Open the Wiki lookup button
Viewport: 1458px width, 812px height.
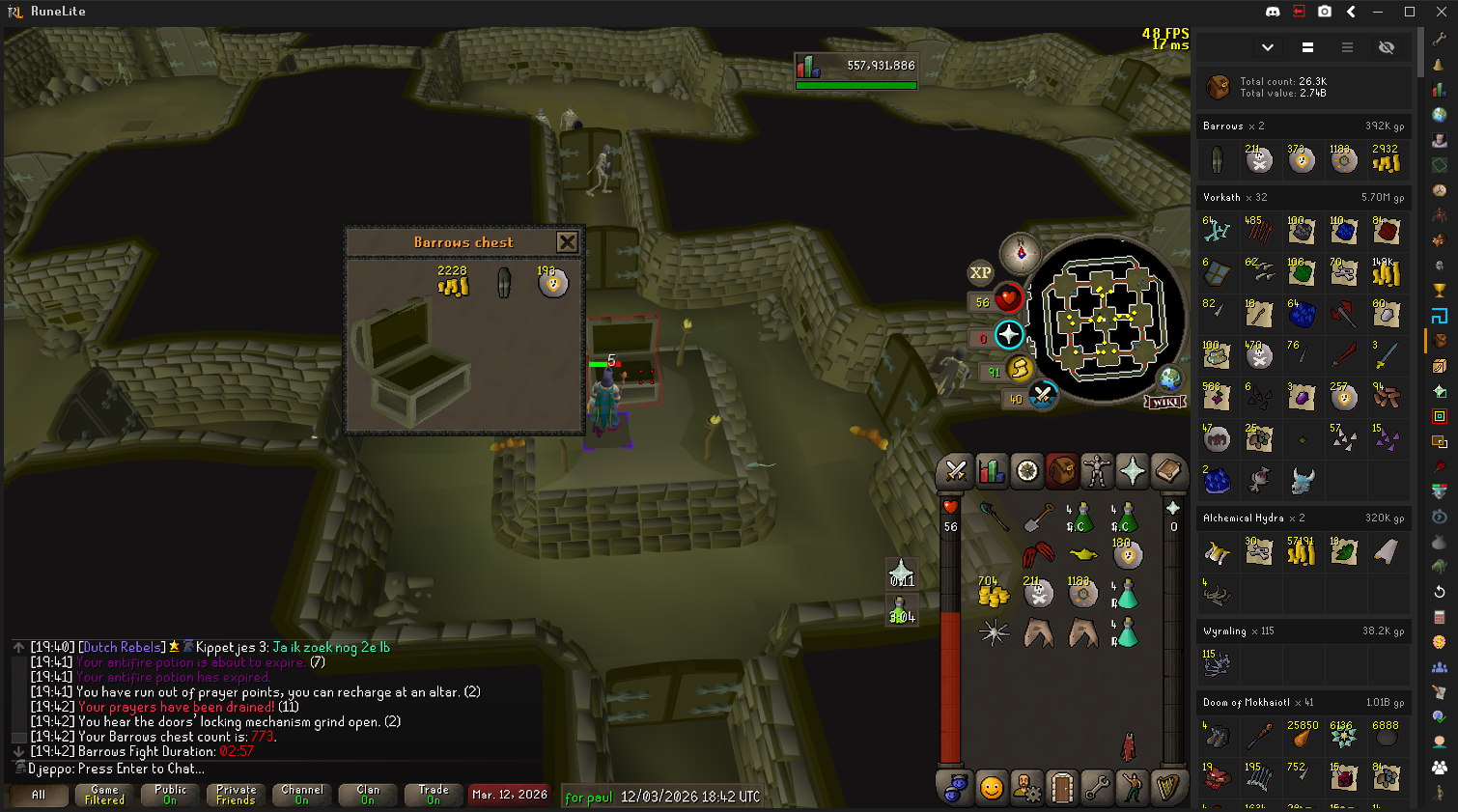(1164, 402)
